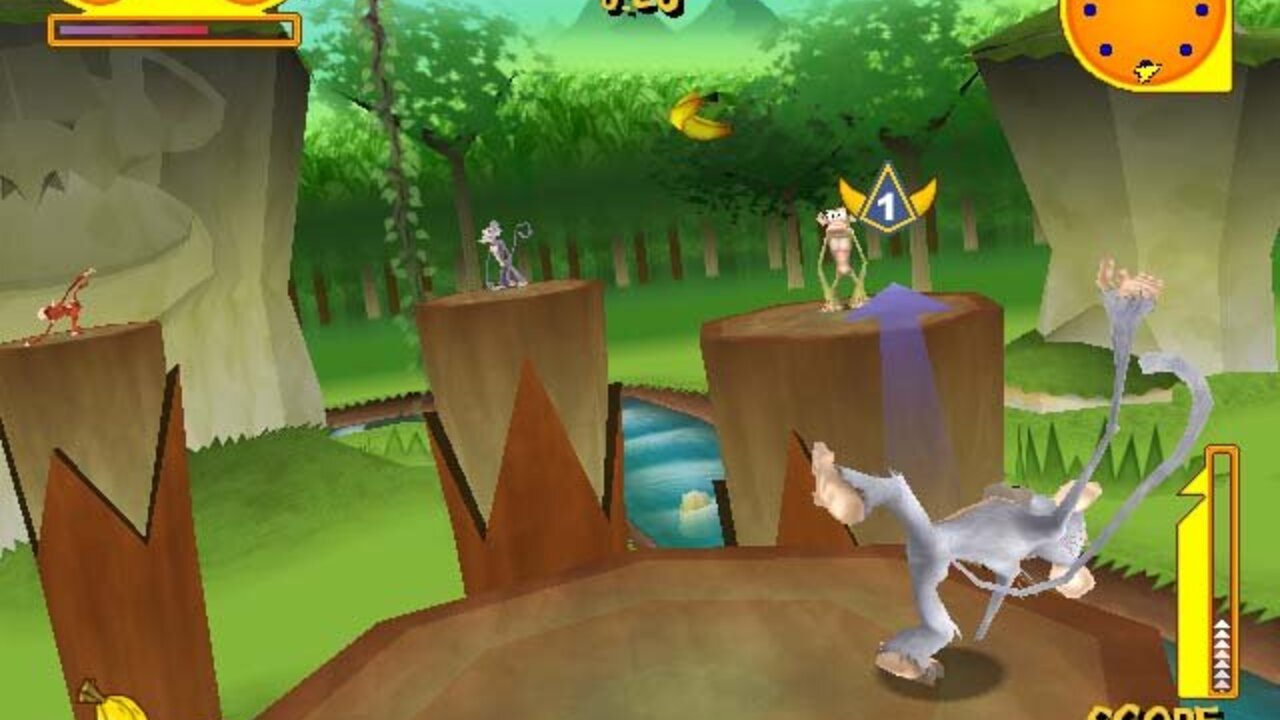Toggle the lower-right blue dot on the clock face
This screenshot has width=1280, height=720.
(1185, 48)
